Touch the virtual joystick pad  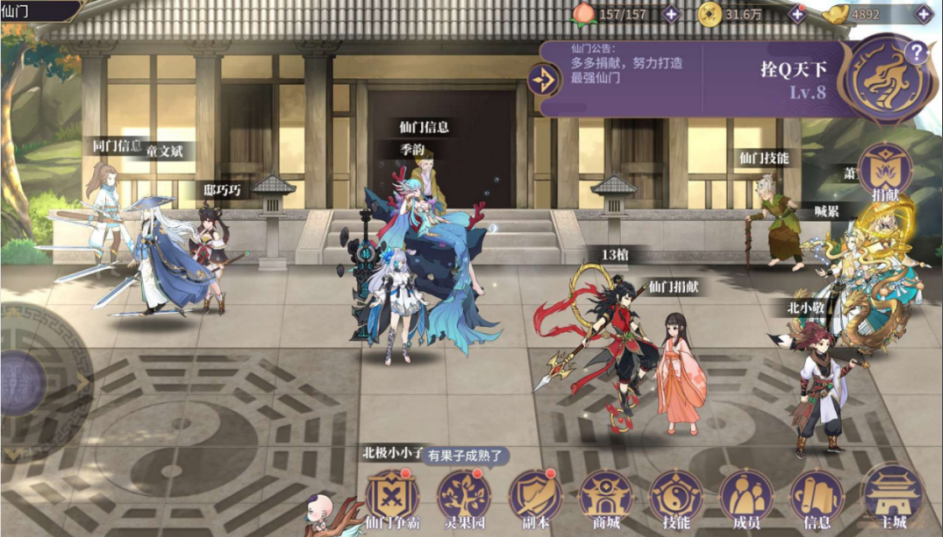point(20,380)
